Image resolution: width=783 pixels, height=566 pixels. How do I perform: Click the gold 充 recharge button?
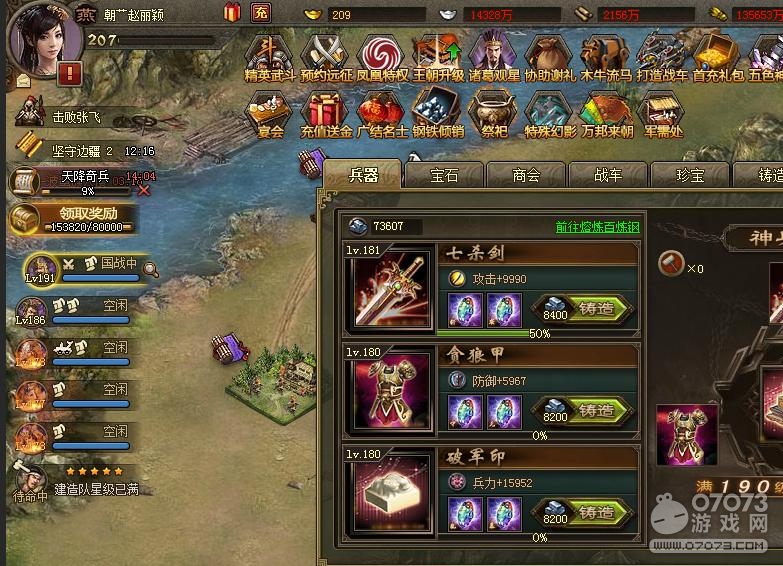pyautogui.click(x=261, y=13)
